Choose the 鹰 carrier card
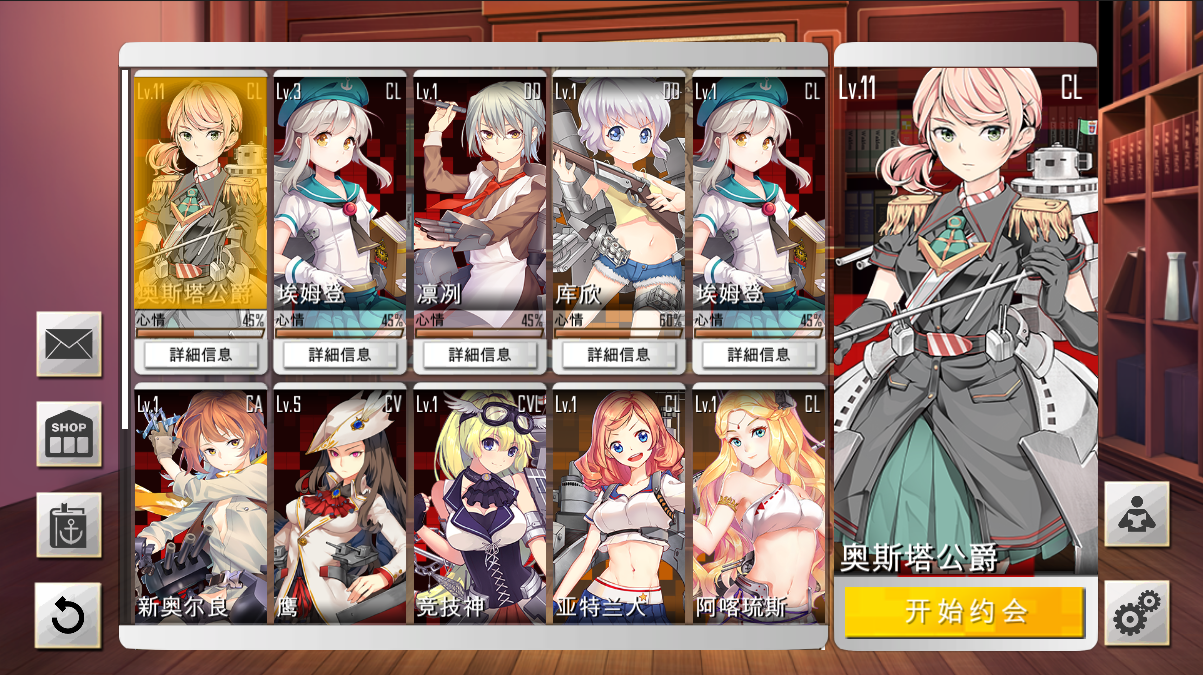Image resolution: width=1203 pixels, height=675 pixels. [340, 505]
